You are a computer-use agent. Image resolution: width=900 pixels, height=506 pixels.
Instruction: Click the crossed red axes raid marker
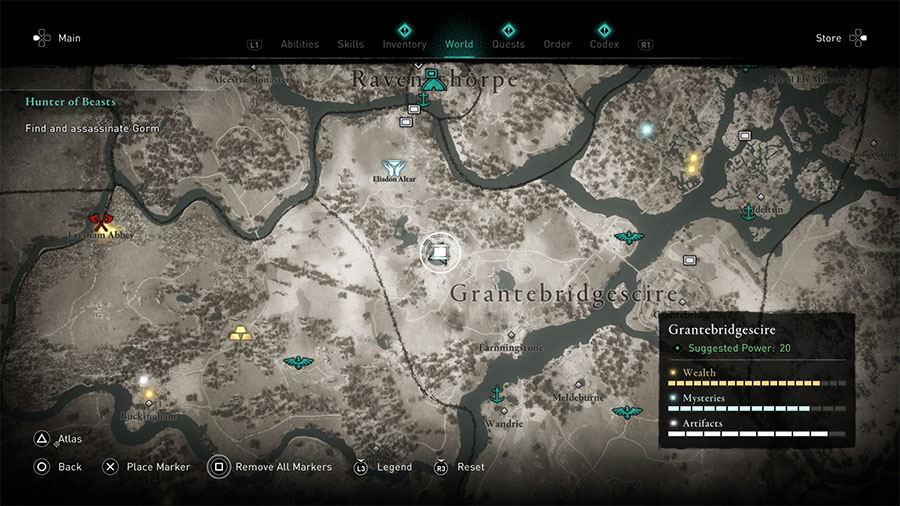point(99,222)
